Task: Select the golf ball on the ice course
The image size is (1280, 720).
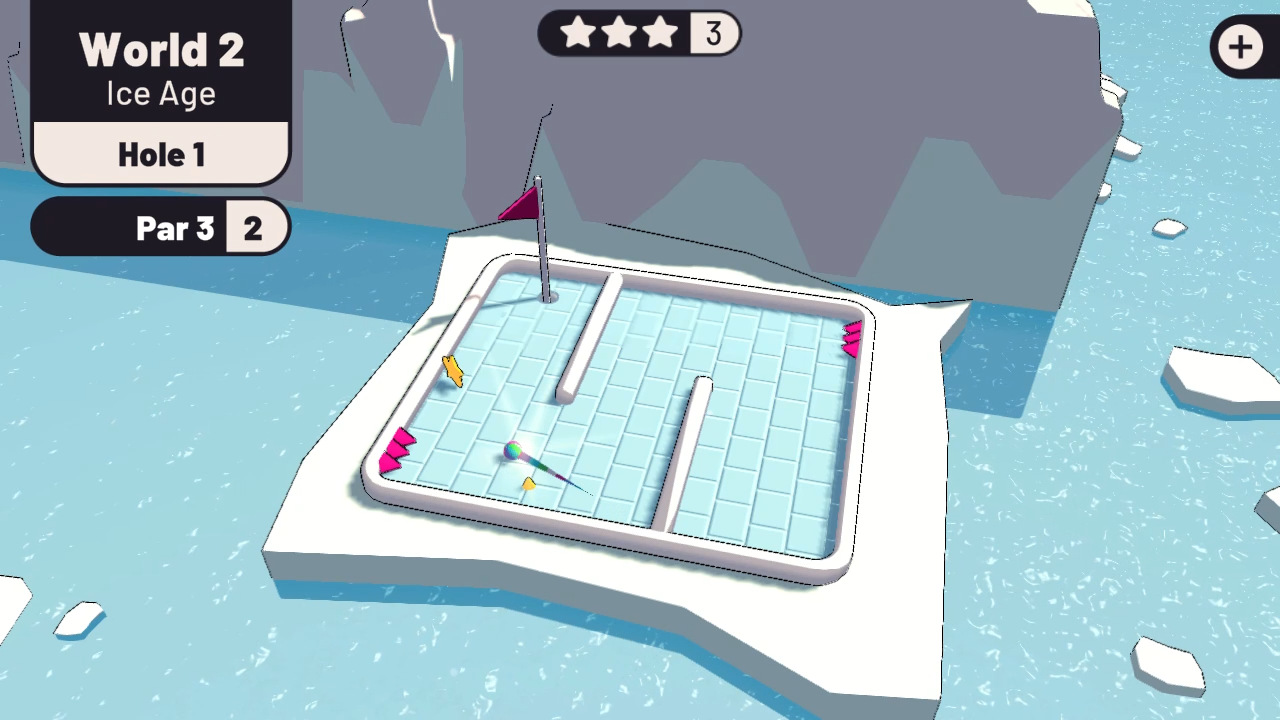Action: click(512, 451)
